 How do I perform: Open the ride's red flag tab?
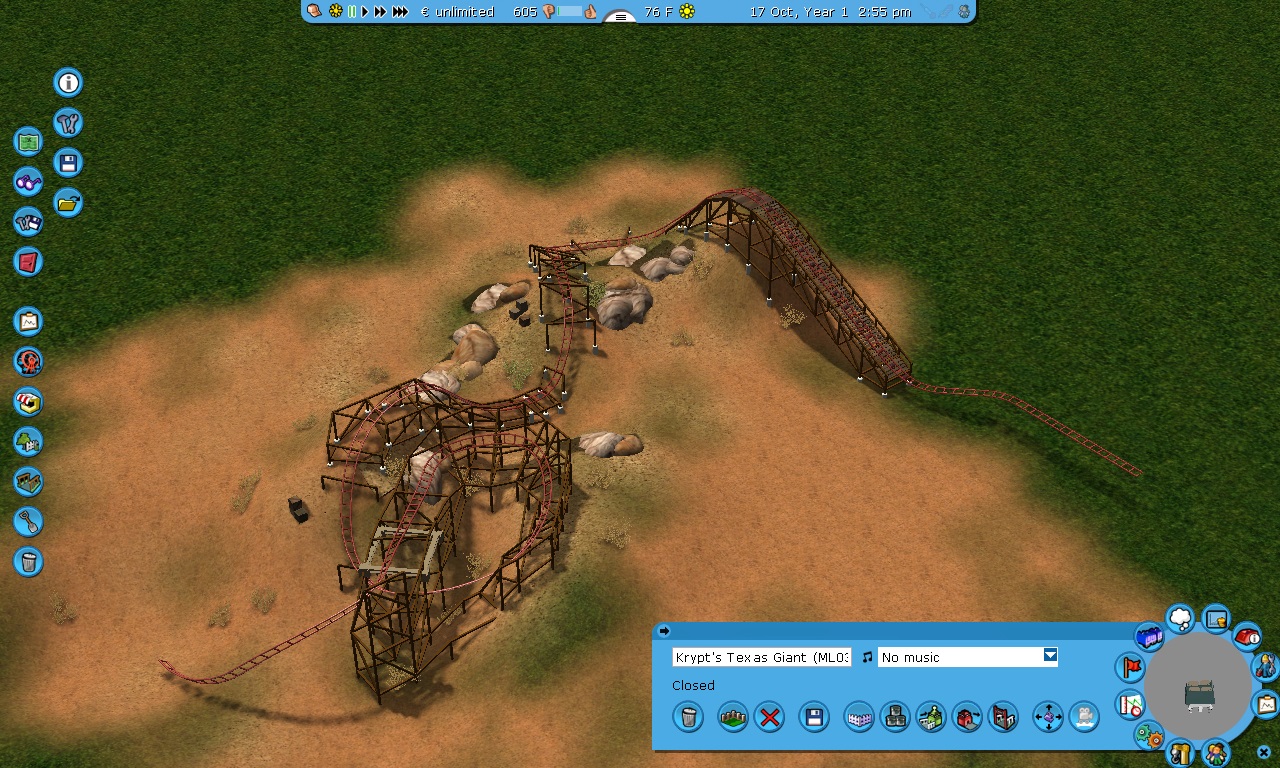[x=1130, y=667]
